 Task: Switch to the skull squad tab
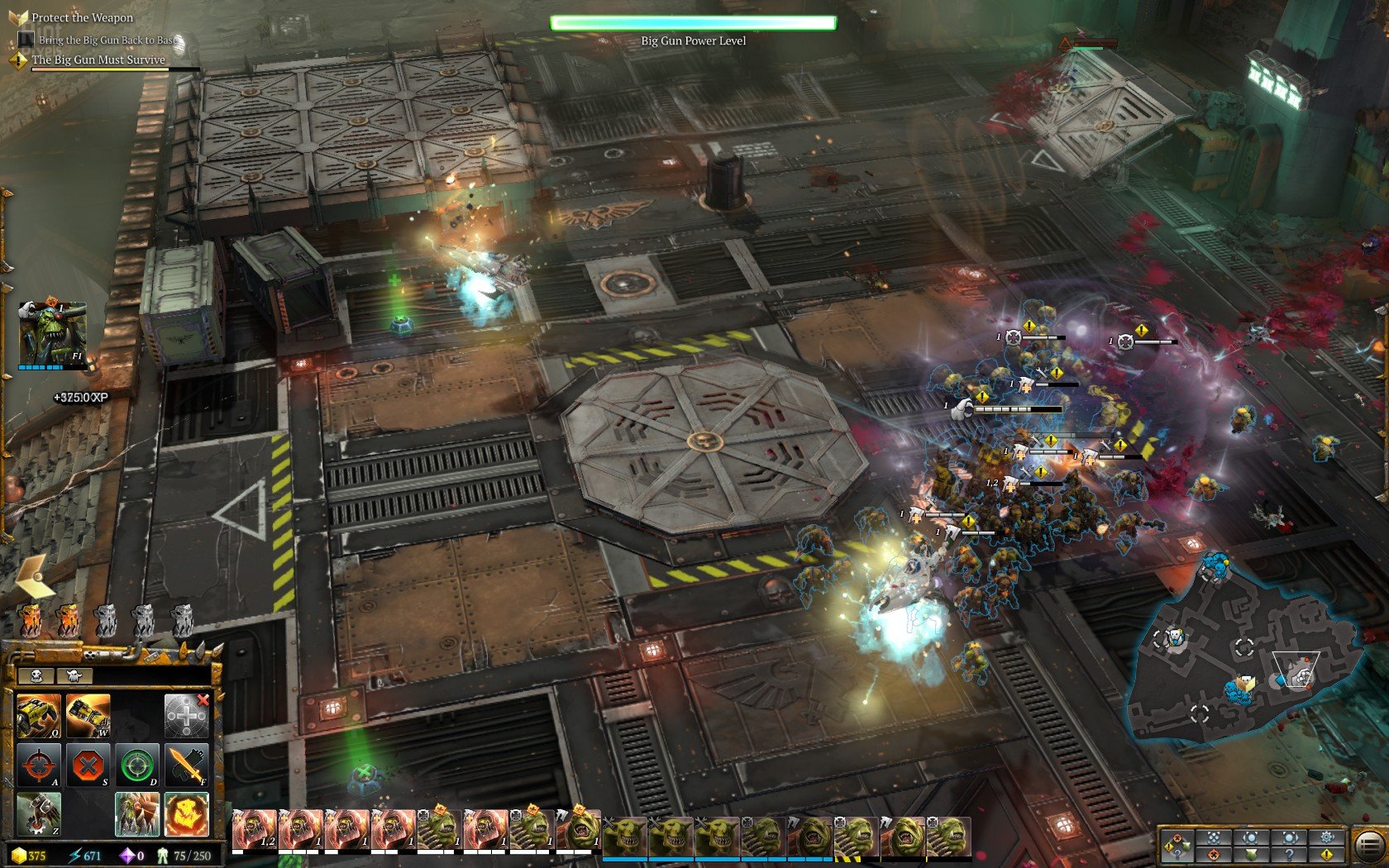(36, 675)
